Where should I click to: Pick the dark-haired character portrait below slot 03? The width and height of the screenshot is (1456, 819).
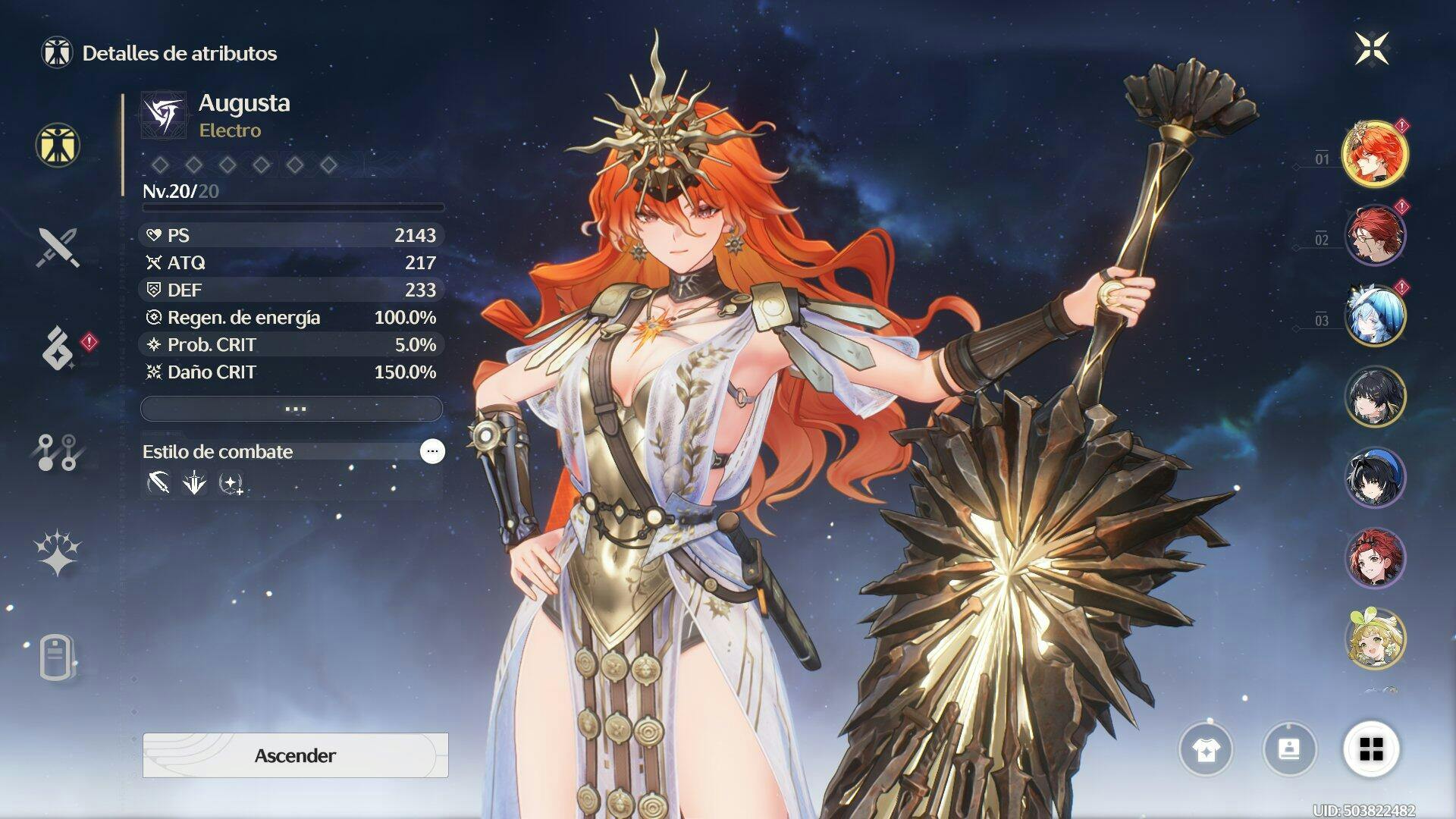[1374, 396]
